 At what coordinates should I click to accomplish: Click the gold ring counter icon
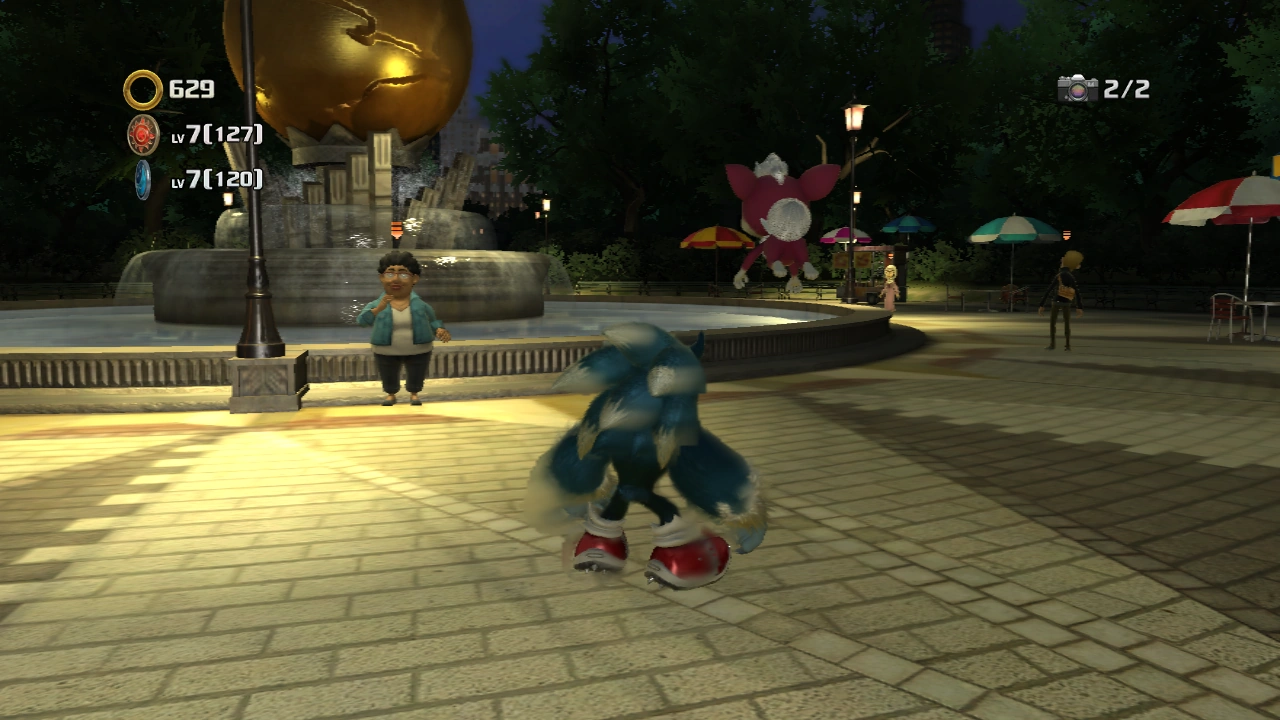143,90
